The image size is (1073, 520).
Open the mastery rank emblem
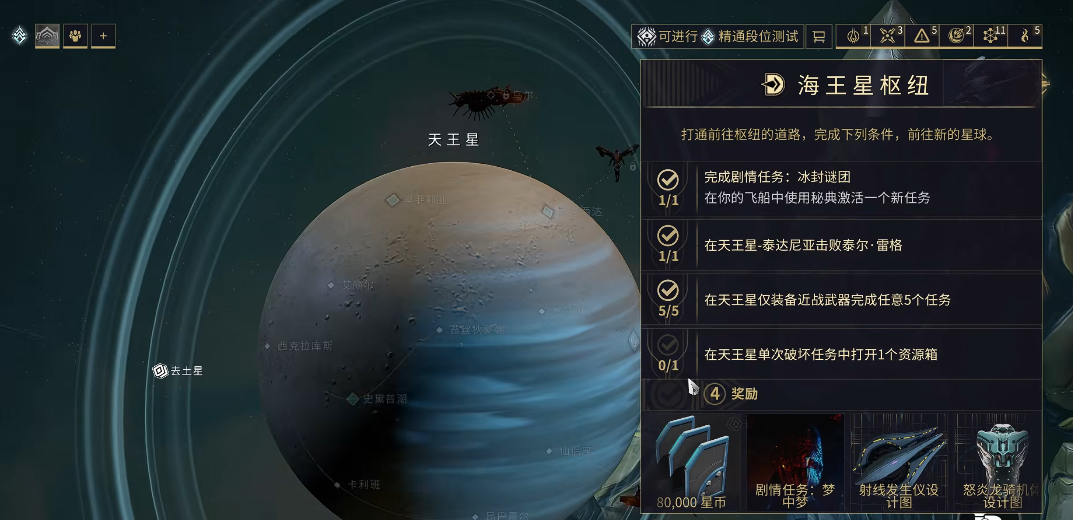[x=19, y=36]
